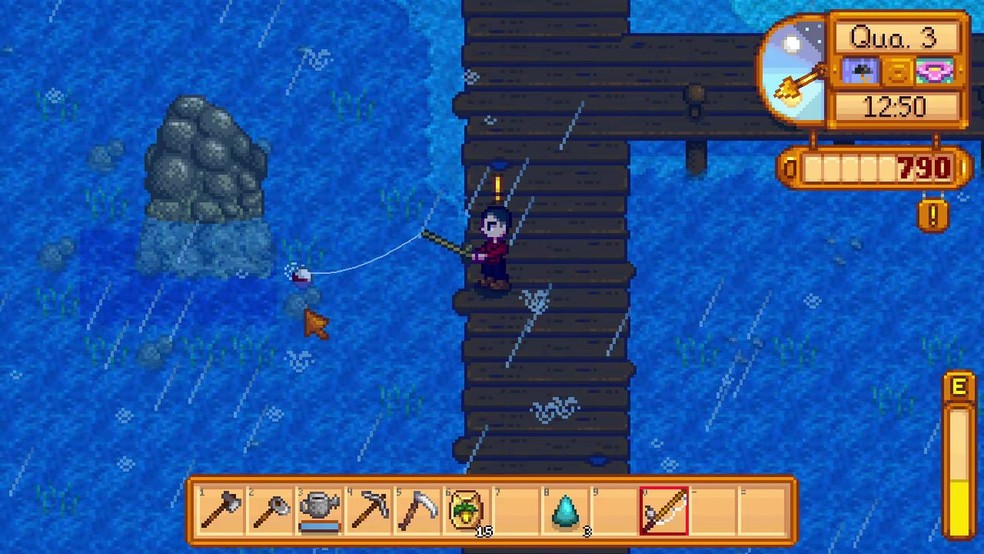Select the scythe in the toolbar
This screenshot has height=554, width=984.
click(416, 510)
